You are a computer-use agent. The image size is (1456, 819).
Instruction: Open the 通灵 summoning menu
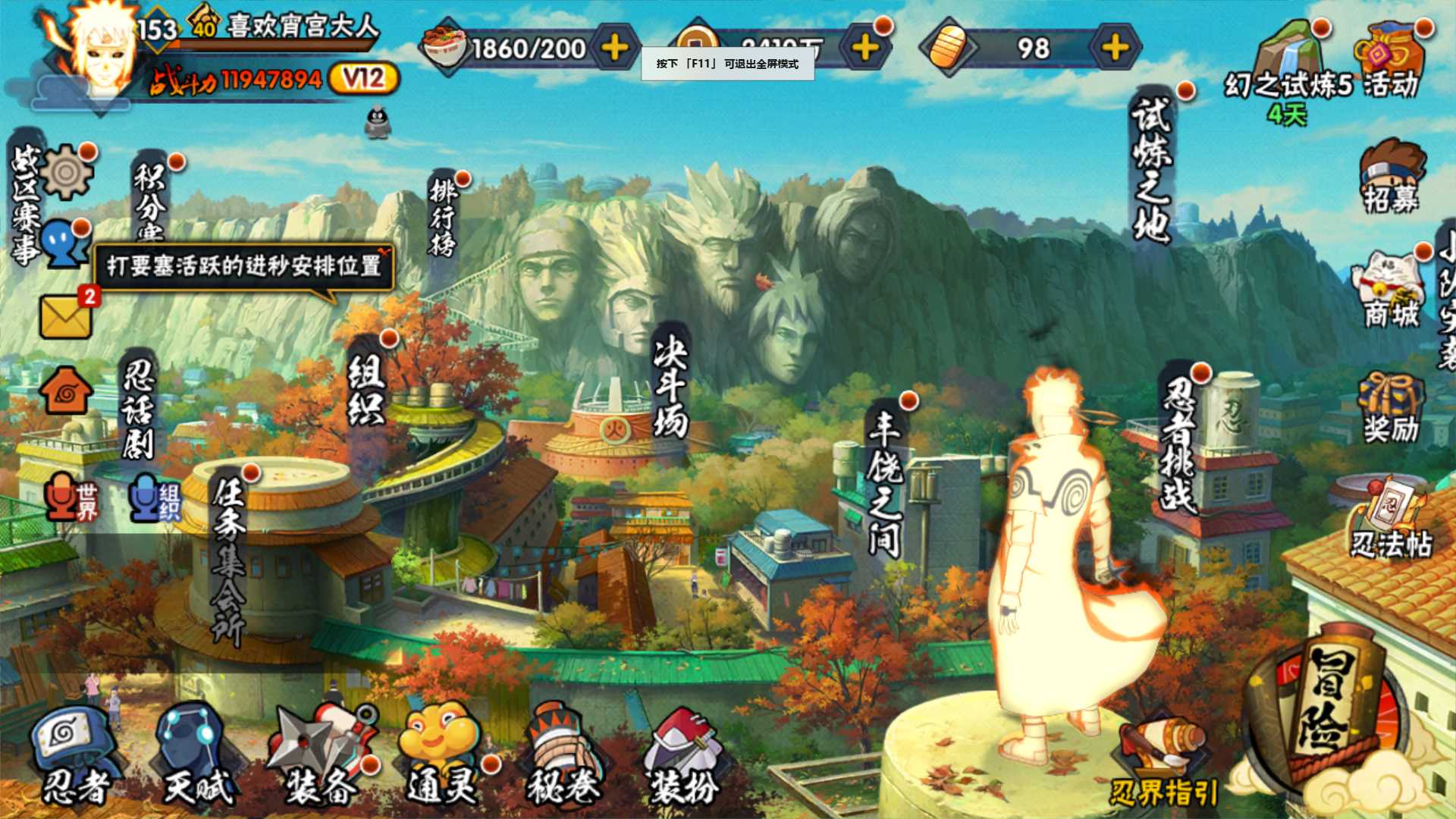442,755
